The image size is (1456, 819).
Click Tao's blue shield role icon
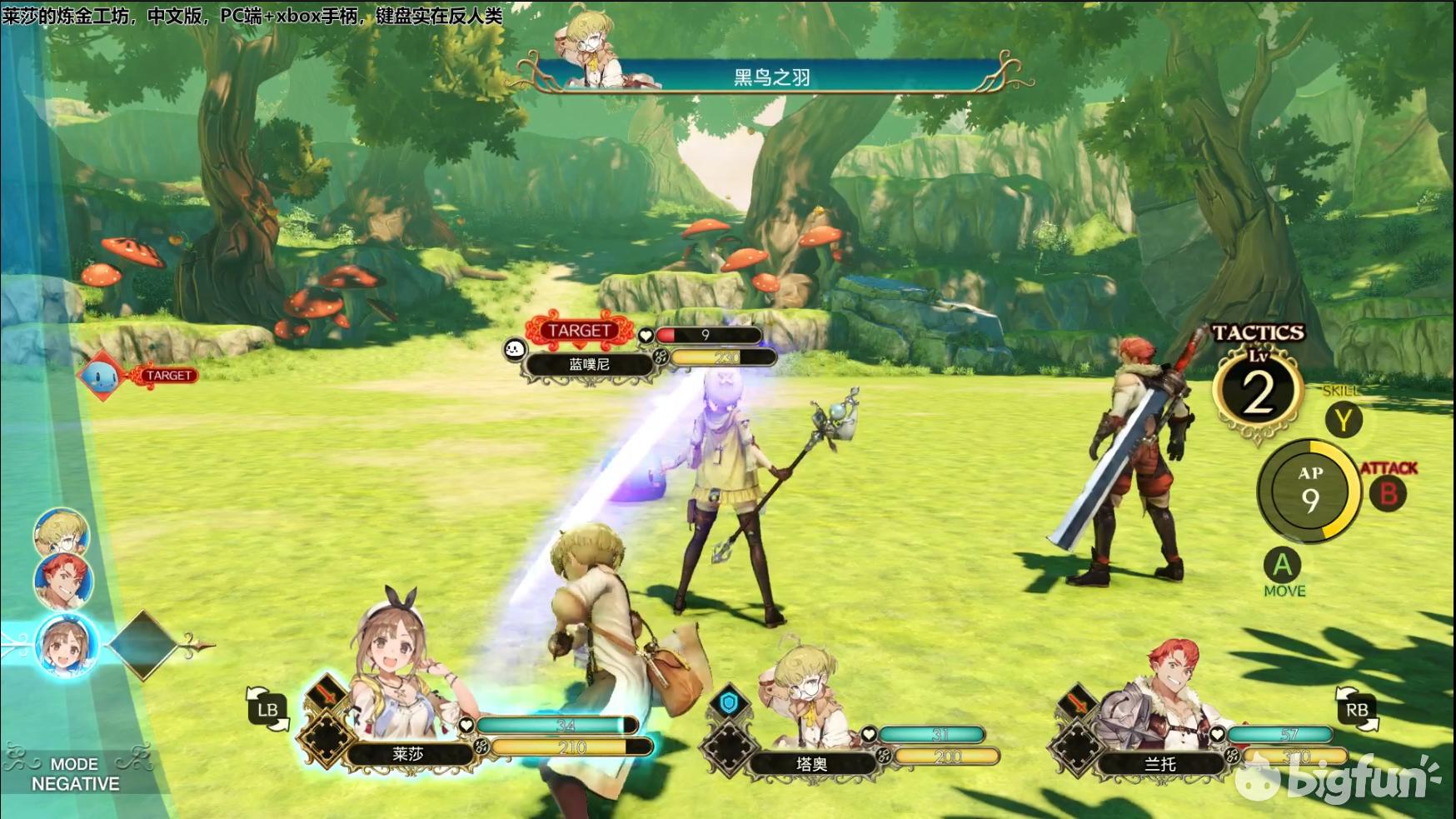point(729,702)
